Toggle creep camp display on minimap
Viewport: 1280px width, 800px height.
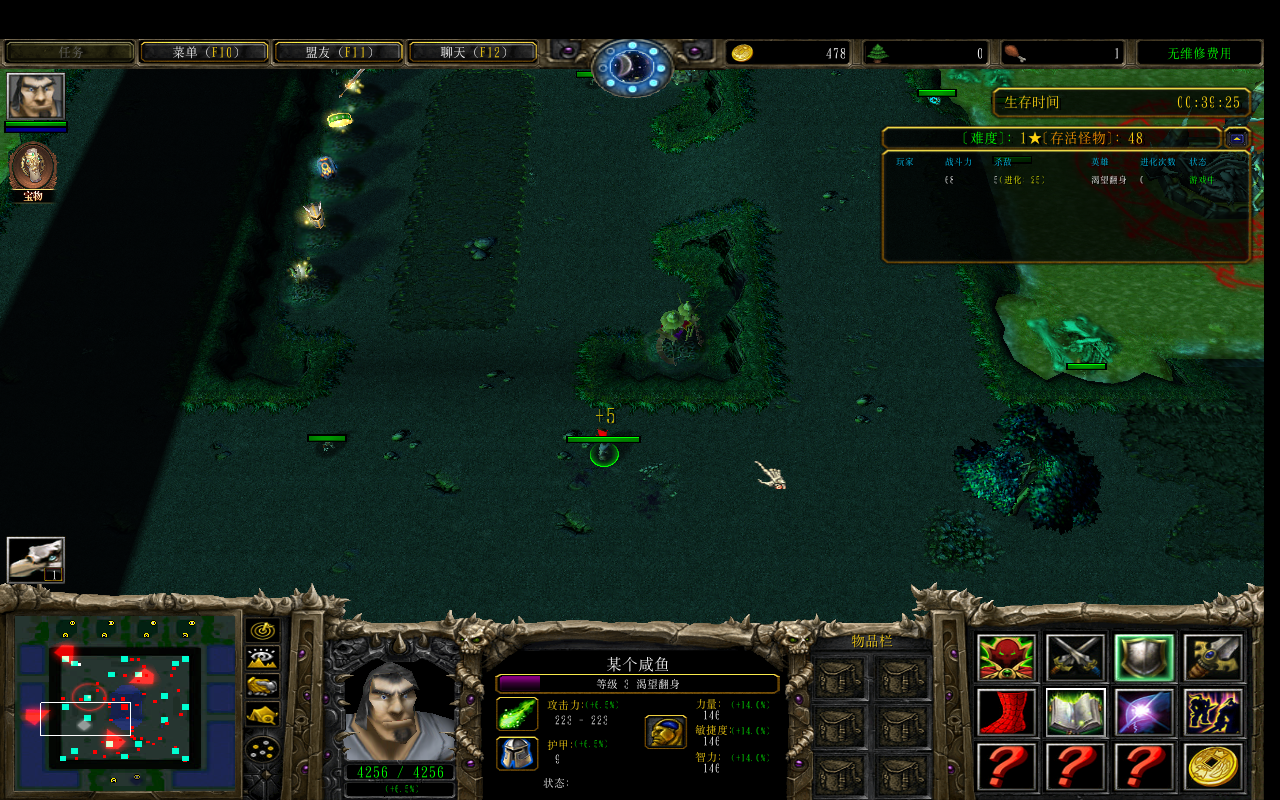click(x=263, y=714)
